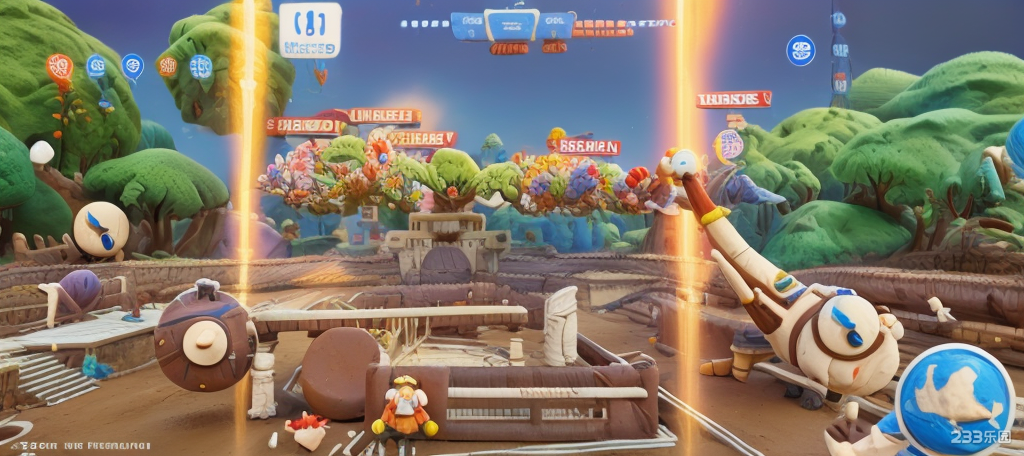The width and height of the screenshot is (1024, 456).
Task: Click the white panel with blue symbol
Action: (309, 29)
